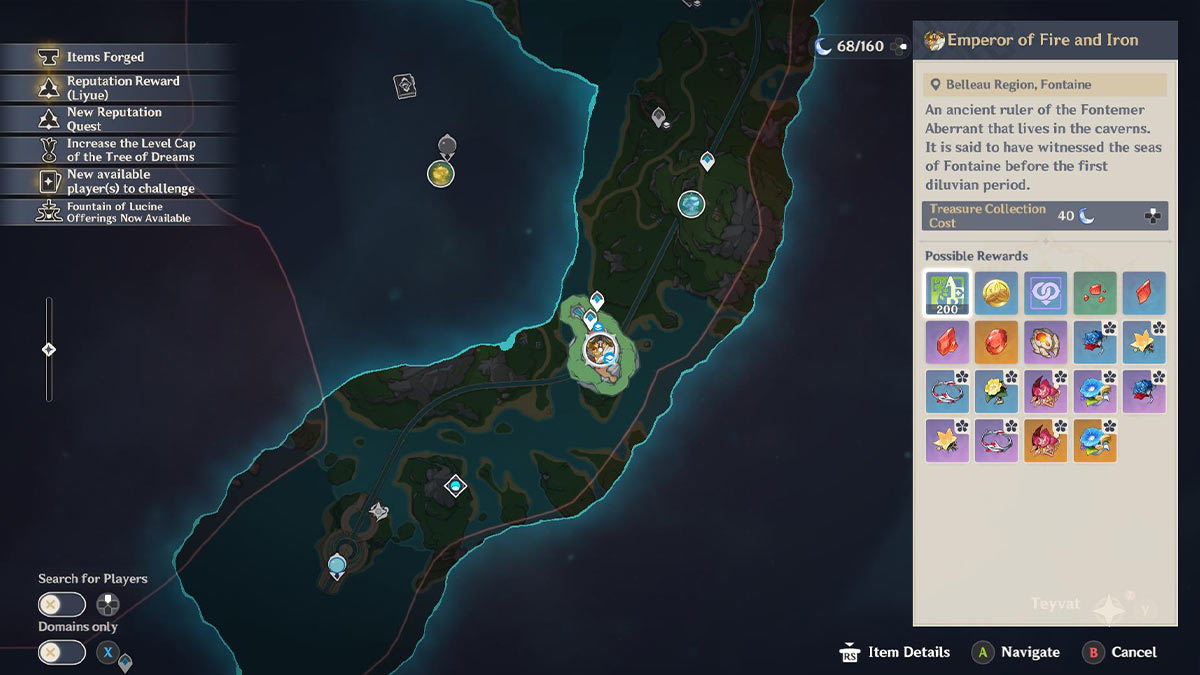Toggle Search for Players switch
The image size is (1200, 675).
coord(61,604)
